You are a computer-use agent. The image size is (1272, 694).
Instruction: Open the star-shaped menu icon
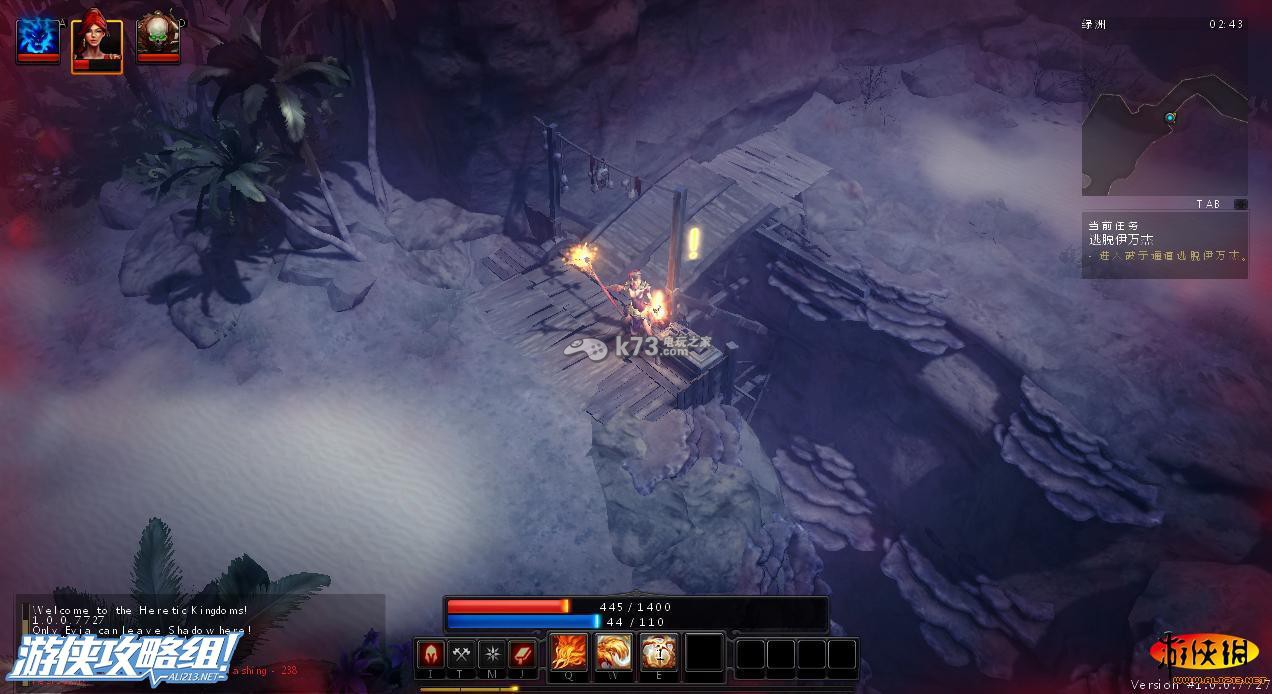tap(492, 654)
